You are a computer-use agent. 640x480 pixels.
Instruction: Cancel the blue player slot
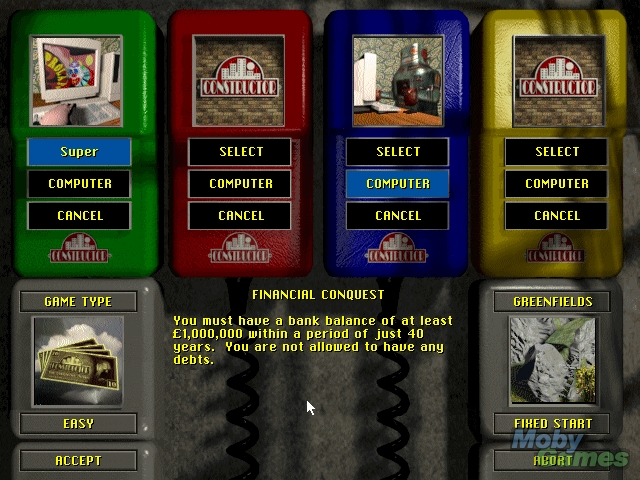pyautogui.click(x=398, y=215)
